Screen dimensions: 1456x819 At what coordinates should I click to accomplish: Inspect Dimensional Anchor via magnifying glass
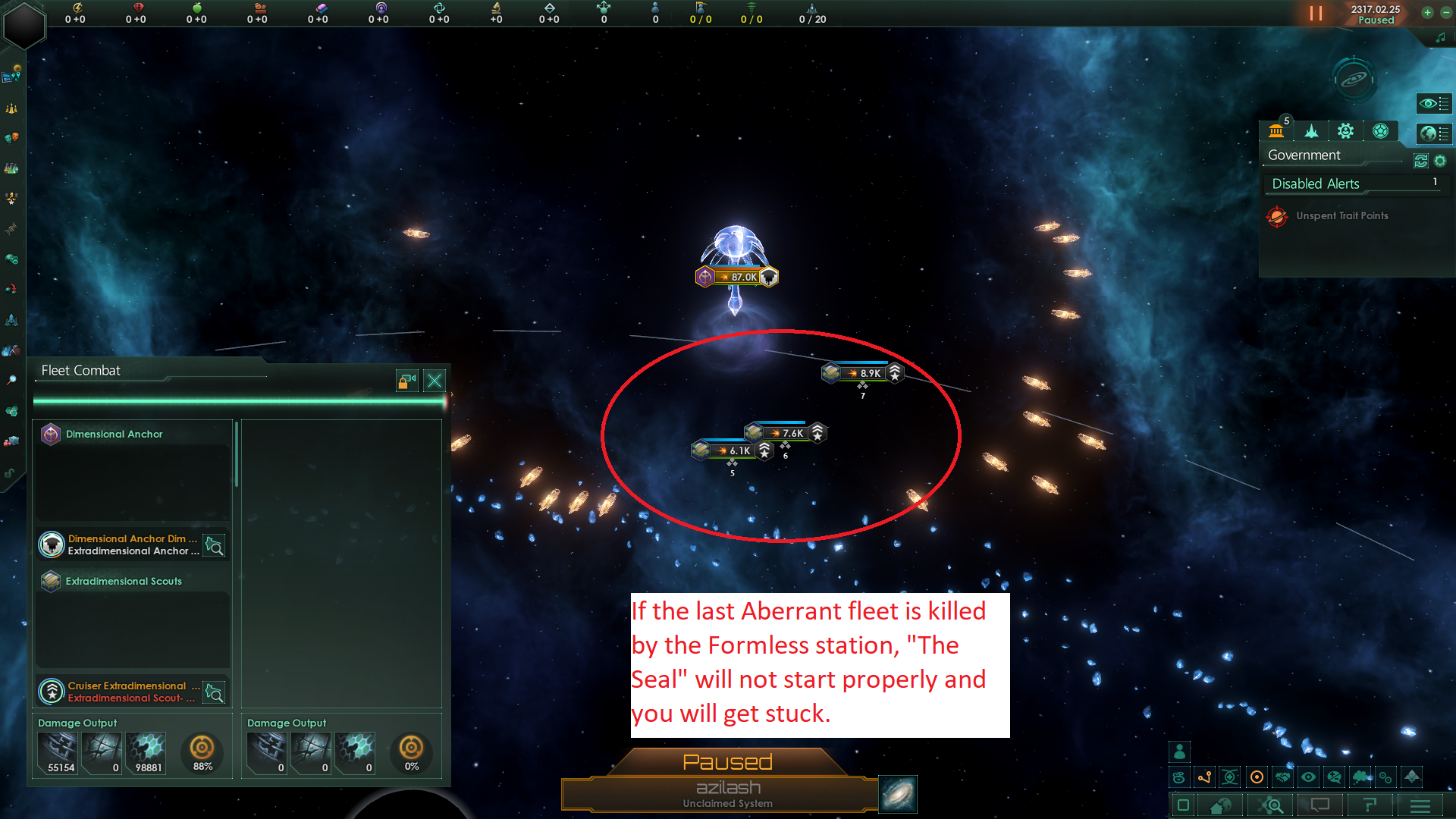(215, 545)
